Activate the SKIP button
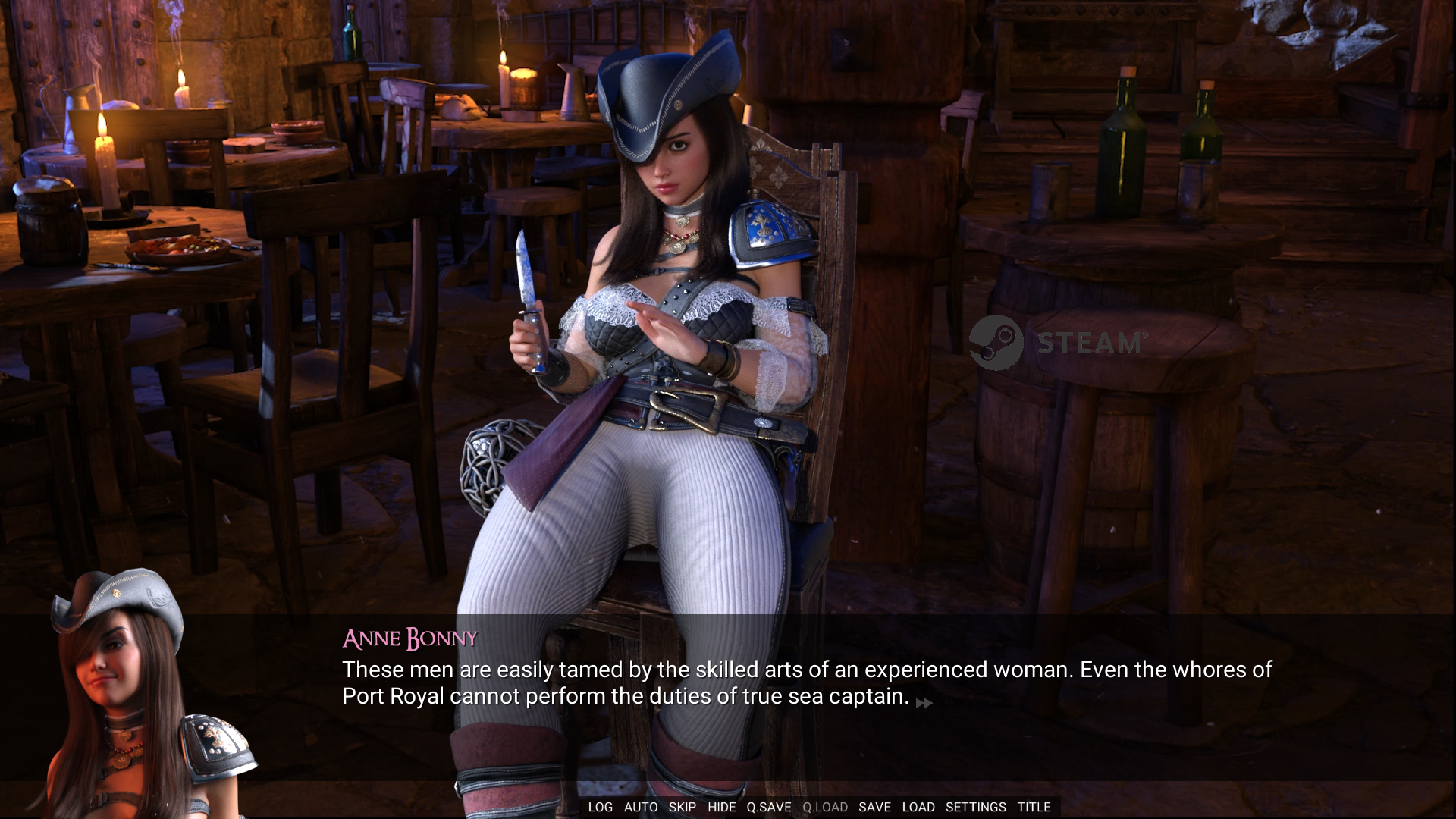This screenshot has width=1456, height=819. 682,807
